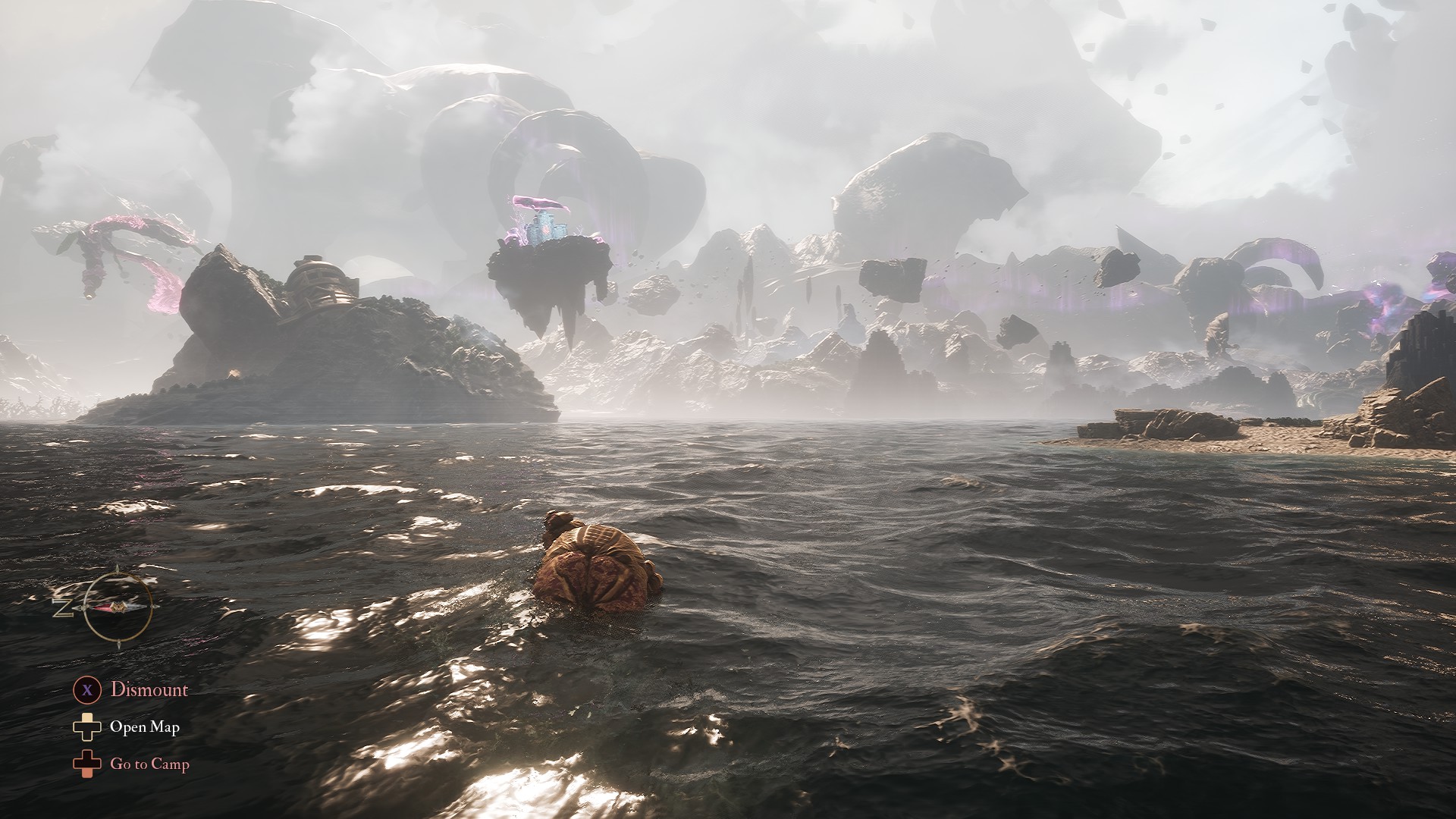Screen dimensions: 1456x819
Task: Click the compass in the HUD
Action: coord(118,607)
